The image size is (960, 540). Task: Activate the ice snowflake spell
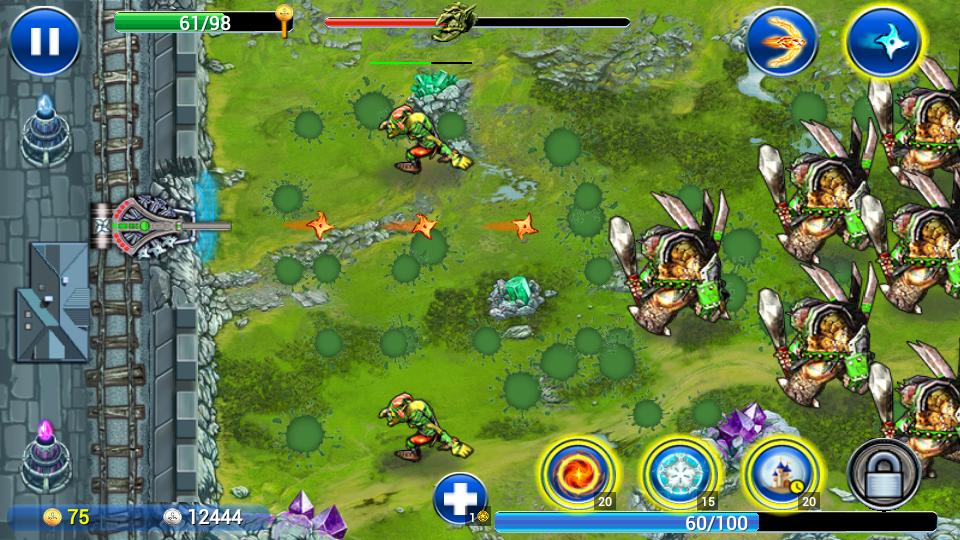click(679, 470)
